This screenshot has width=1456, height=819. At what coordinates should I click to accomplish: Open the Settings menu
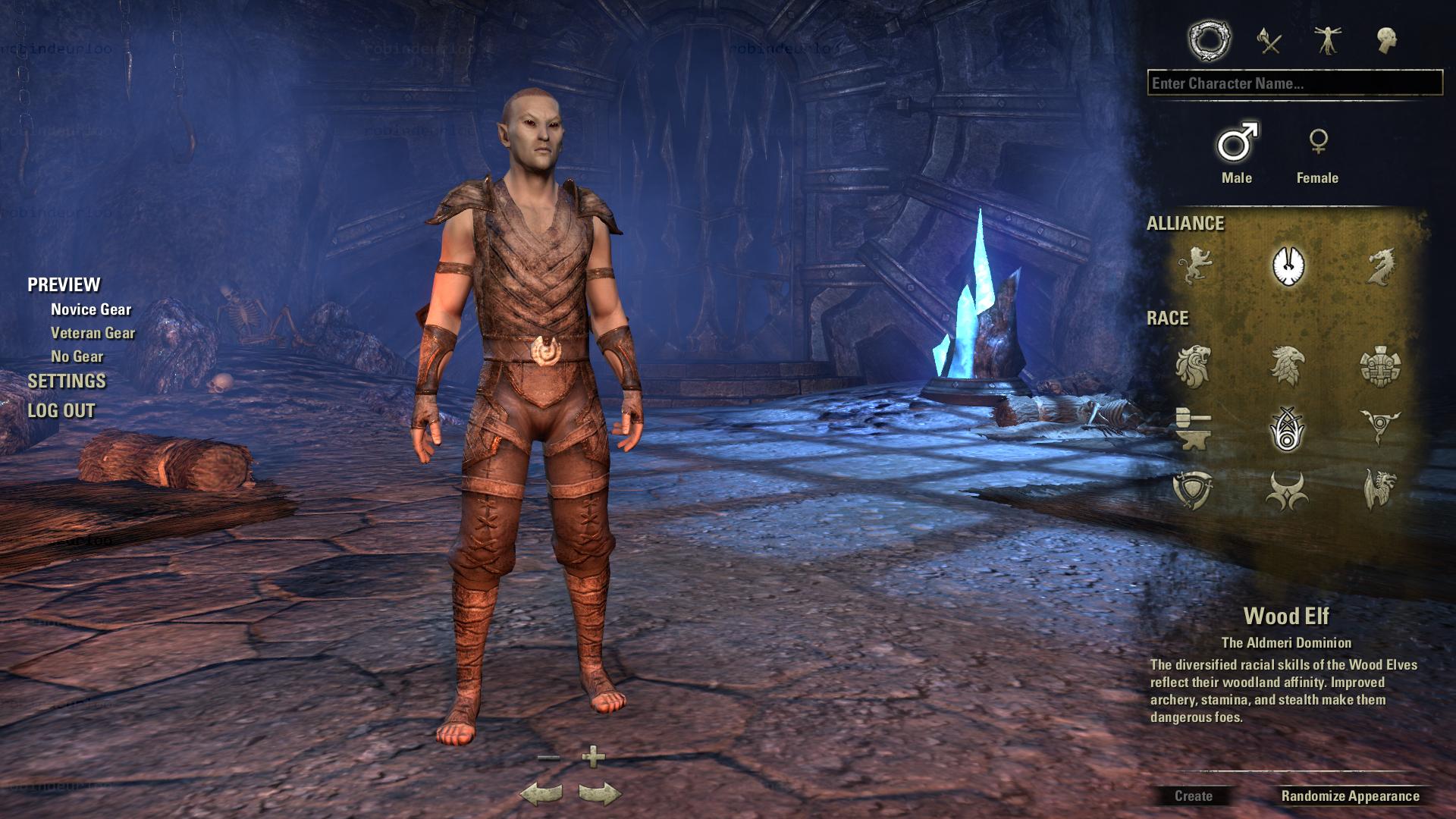coord(67,381)
